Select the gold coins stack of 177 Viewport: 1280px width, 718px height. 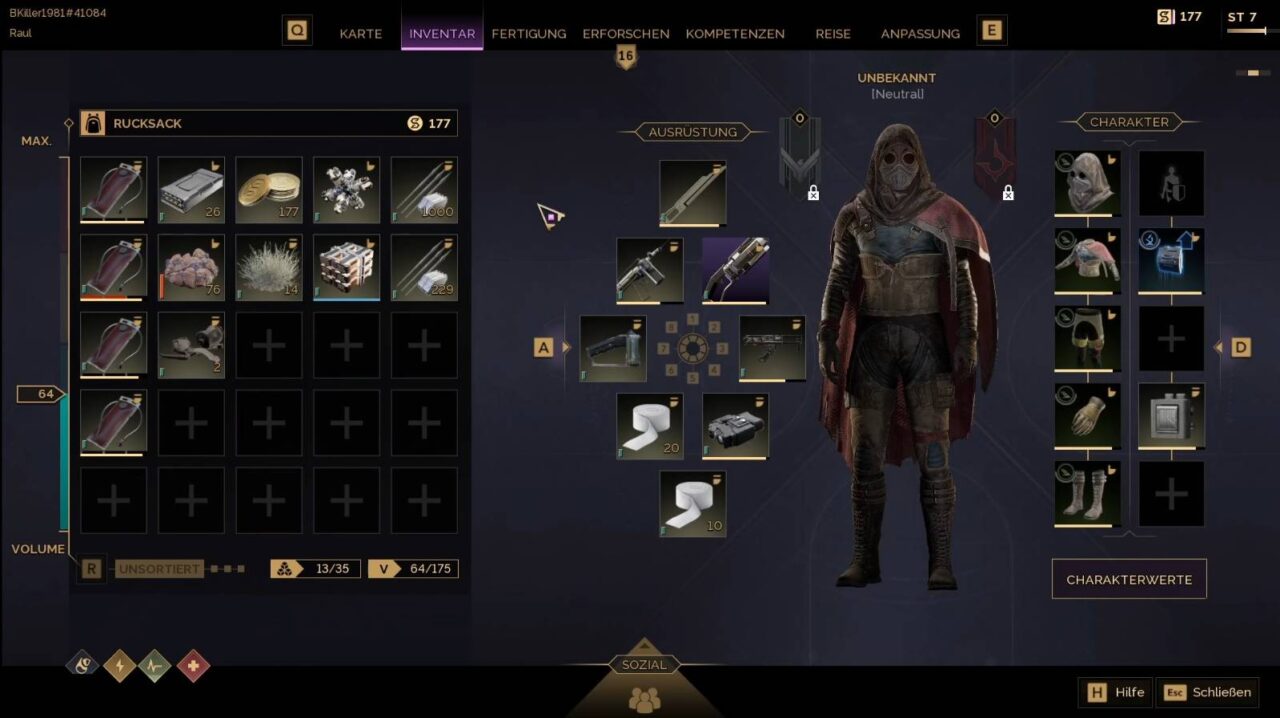pyautogui.click(x=269, y=189)
